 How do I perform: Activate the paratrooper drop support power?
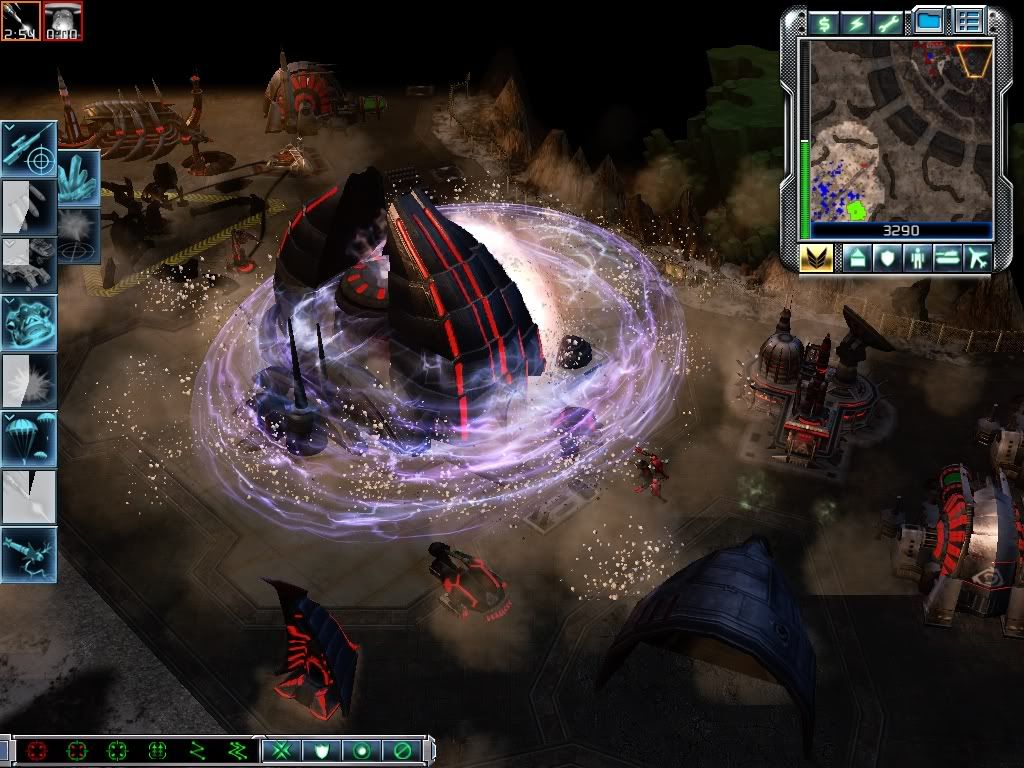pos(28,438)
